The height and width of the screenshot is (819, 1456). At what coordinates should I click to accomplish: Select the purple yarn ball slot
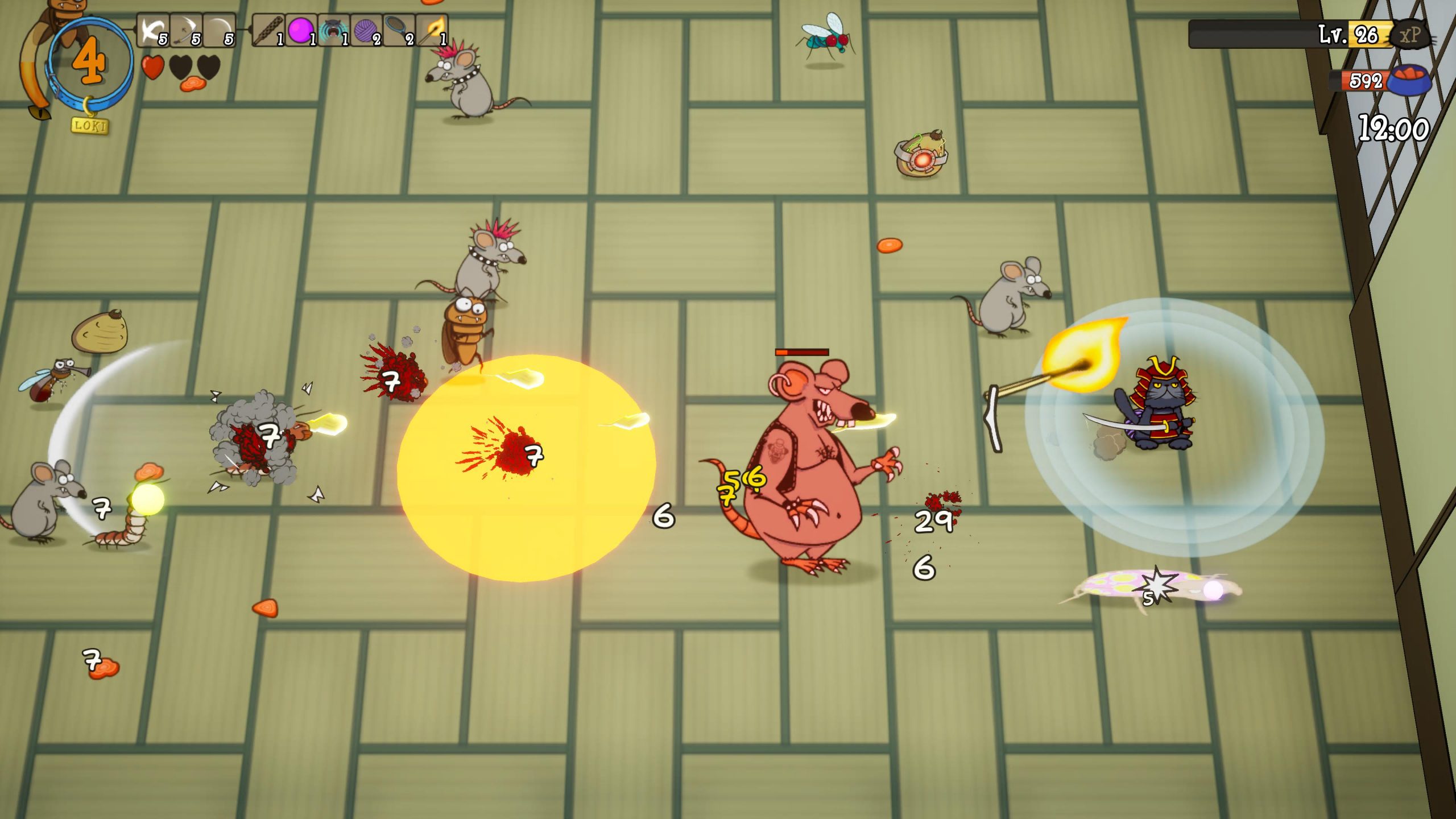coord(366,30)
